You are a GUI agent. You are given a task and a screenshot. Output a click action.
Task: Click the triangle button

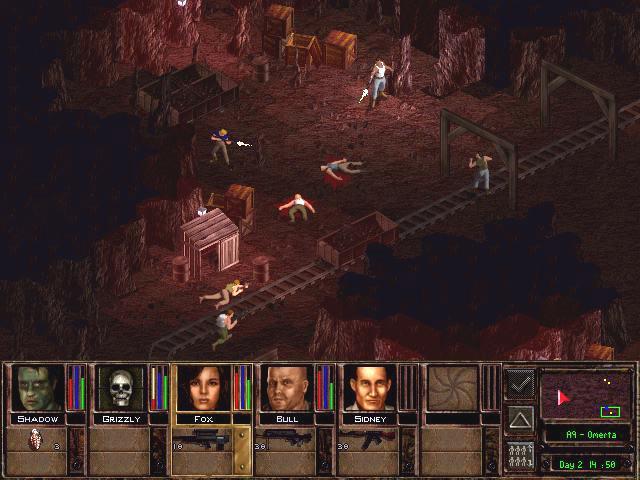pyautogui.click(x=520, y=417)
